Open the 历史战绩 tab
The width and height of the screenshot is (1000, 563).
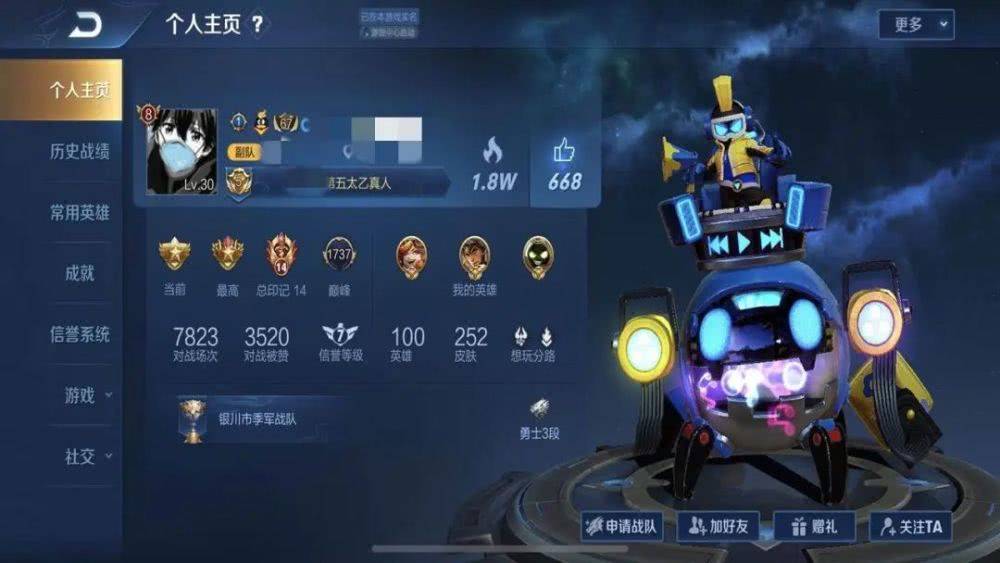(x=79, y=151)
